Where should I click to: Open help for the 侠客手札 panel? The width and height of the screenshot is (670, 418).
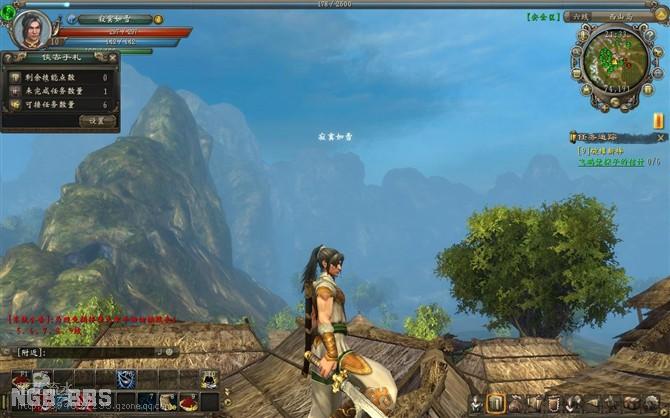6,57
